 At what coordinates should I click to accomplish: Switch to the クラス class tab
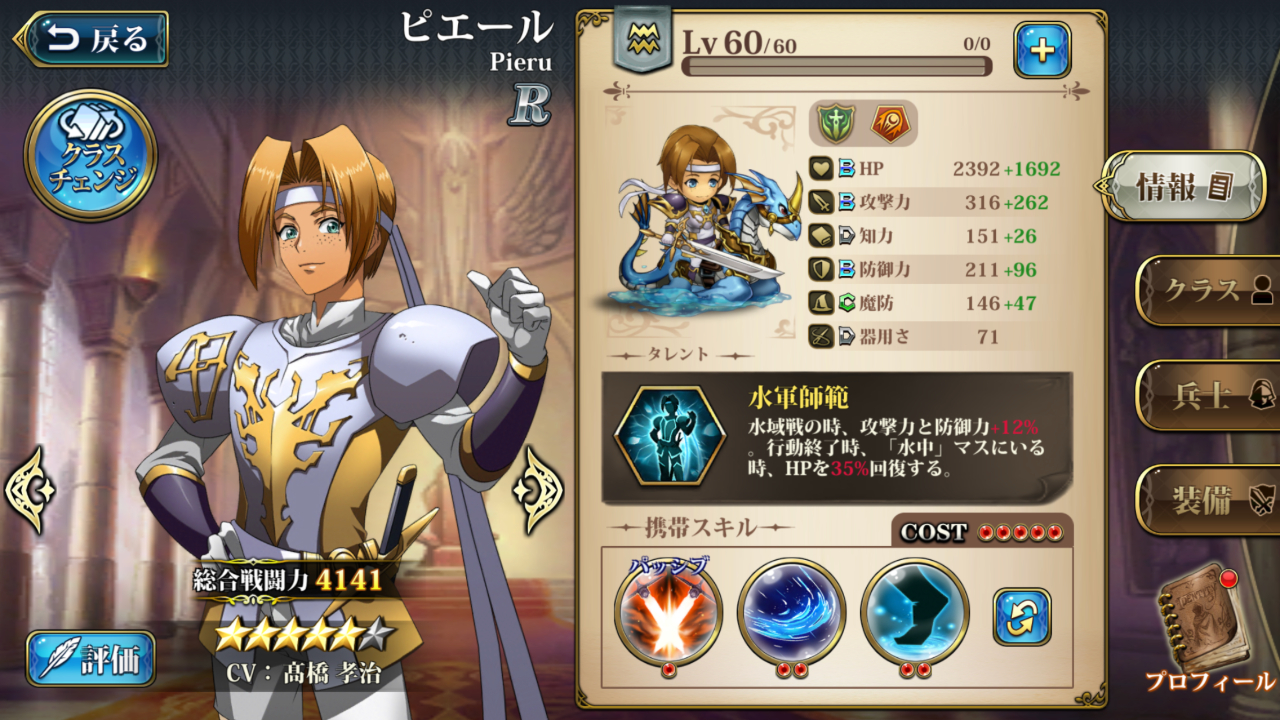[x=1211, y=290]
